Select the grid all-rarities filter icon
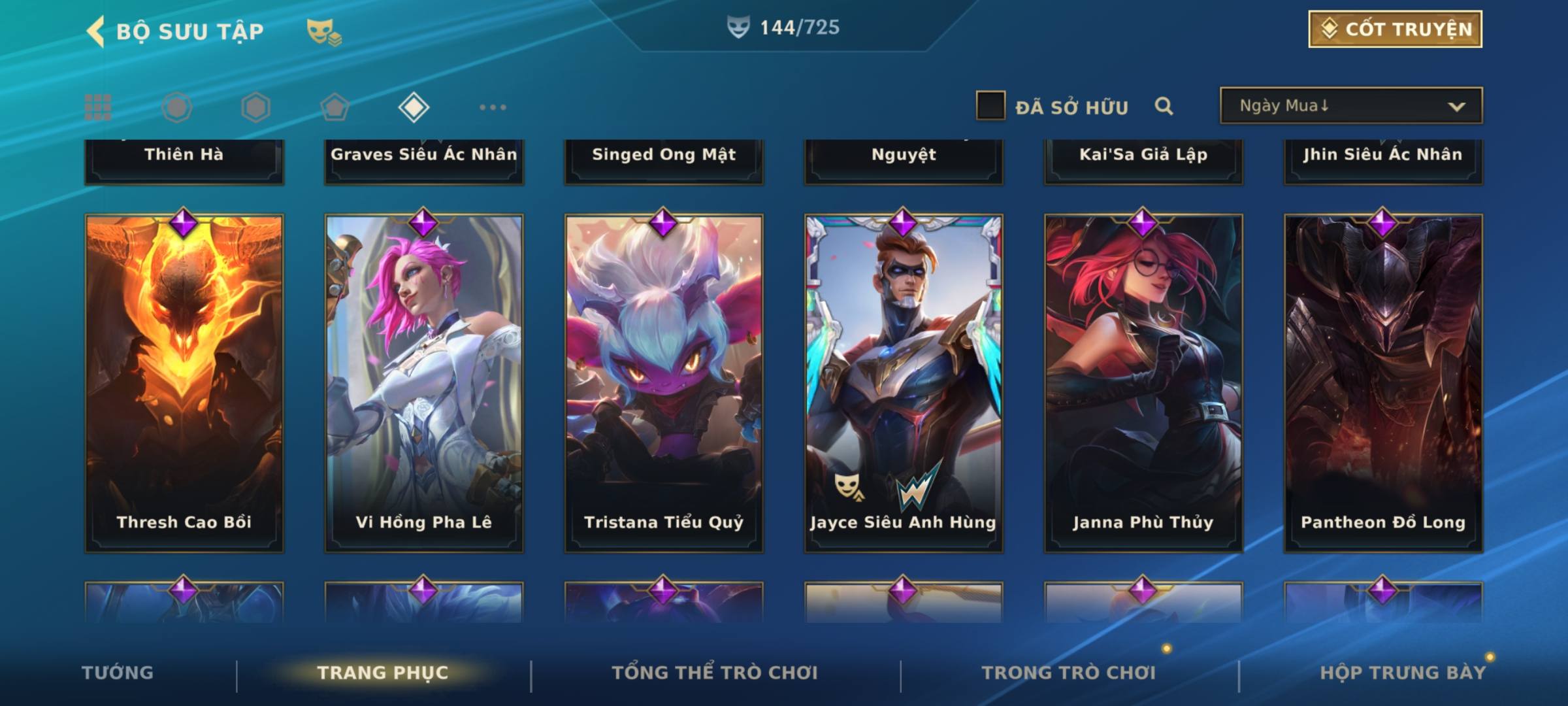This screenshot has height=706, width=1568. pos(98,107)
